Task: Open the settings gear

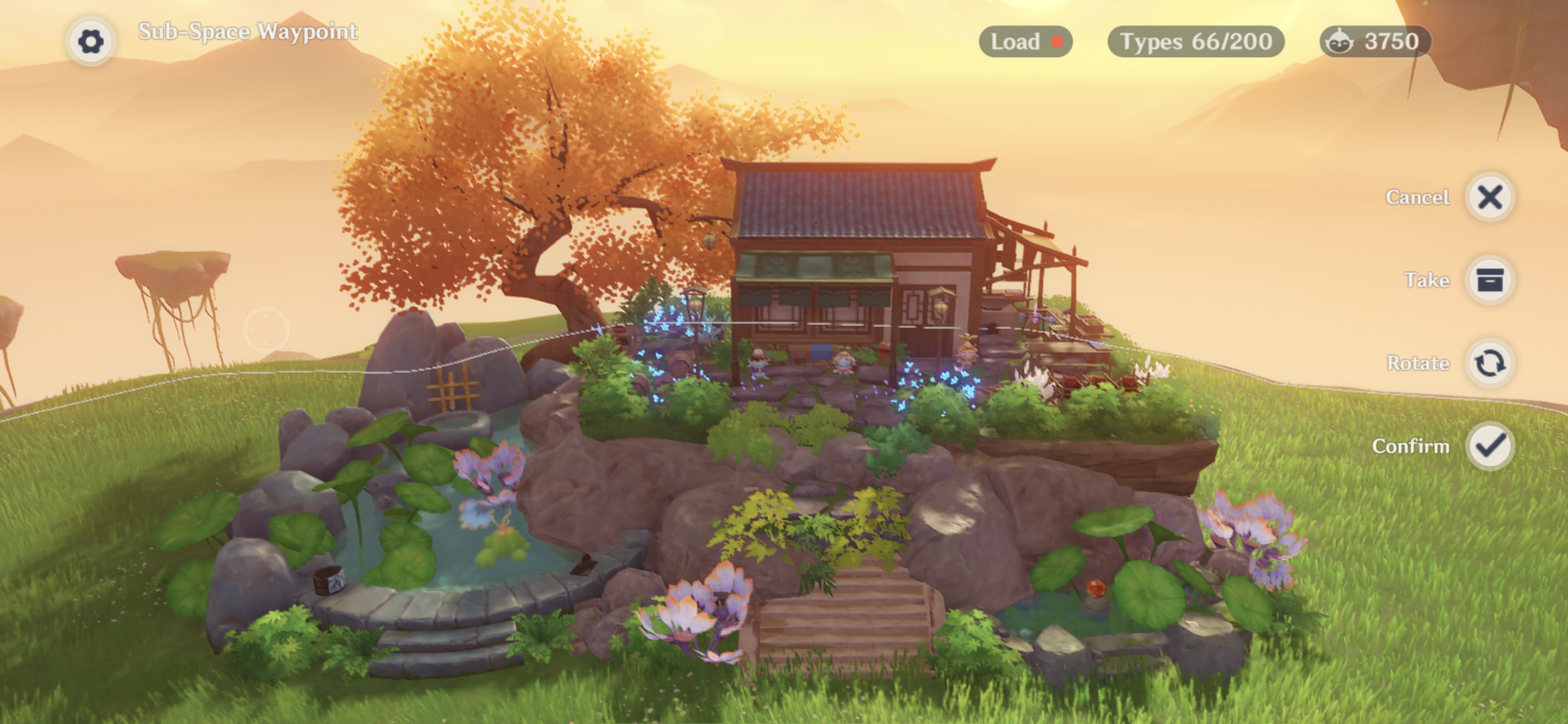Action: (x=90, y=42)
